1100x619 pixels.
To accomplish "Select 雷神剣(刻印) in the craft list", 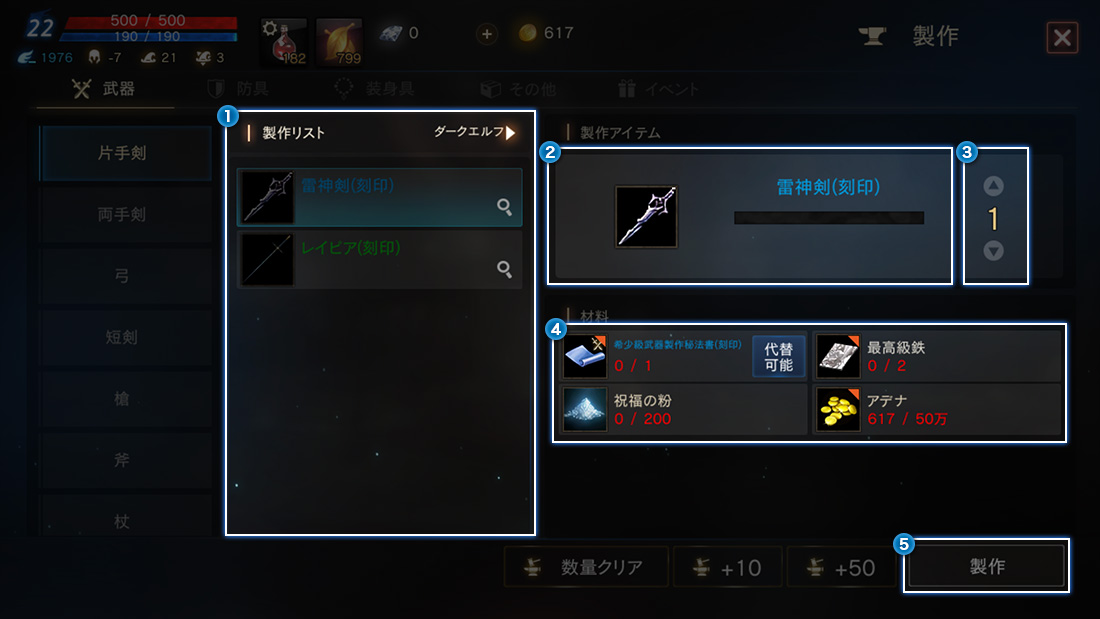I will point(380,196).
